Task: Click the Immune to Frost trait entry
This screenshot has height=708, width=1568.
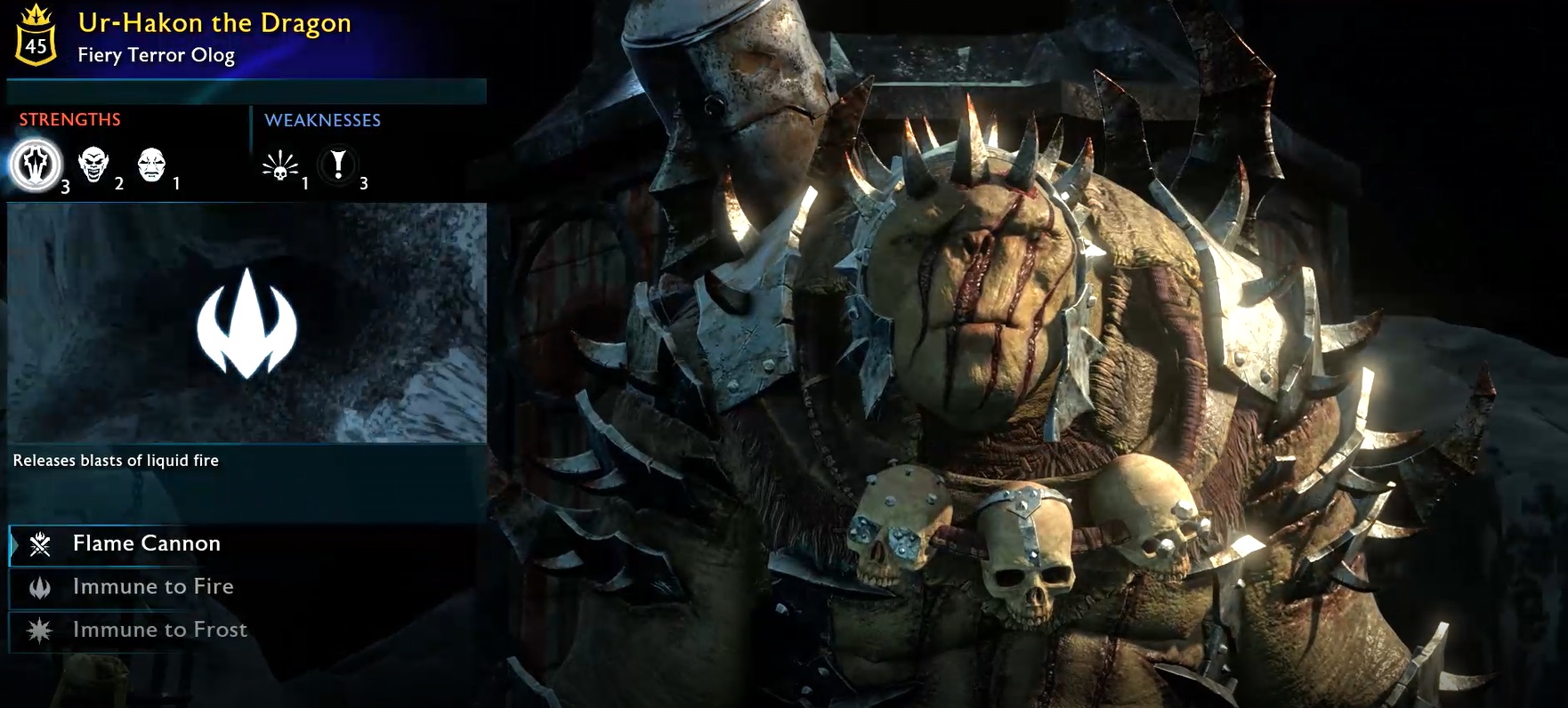Action: tap(158, 629)
